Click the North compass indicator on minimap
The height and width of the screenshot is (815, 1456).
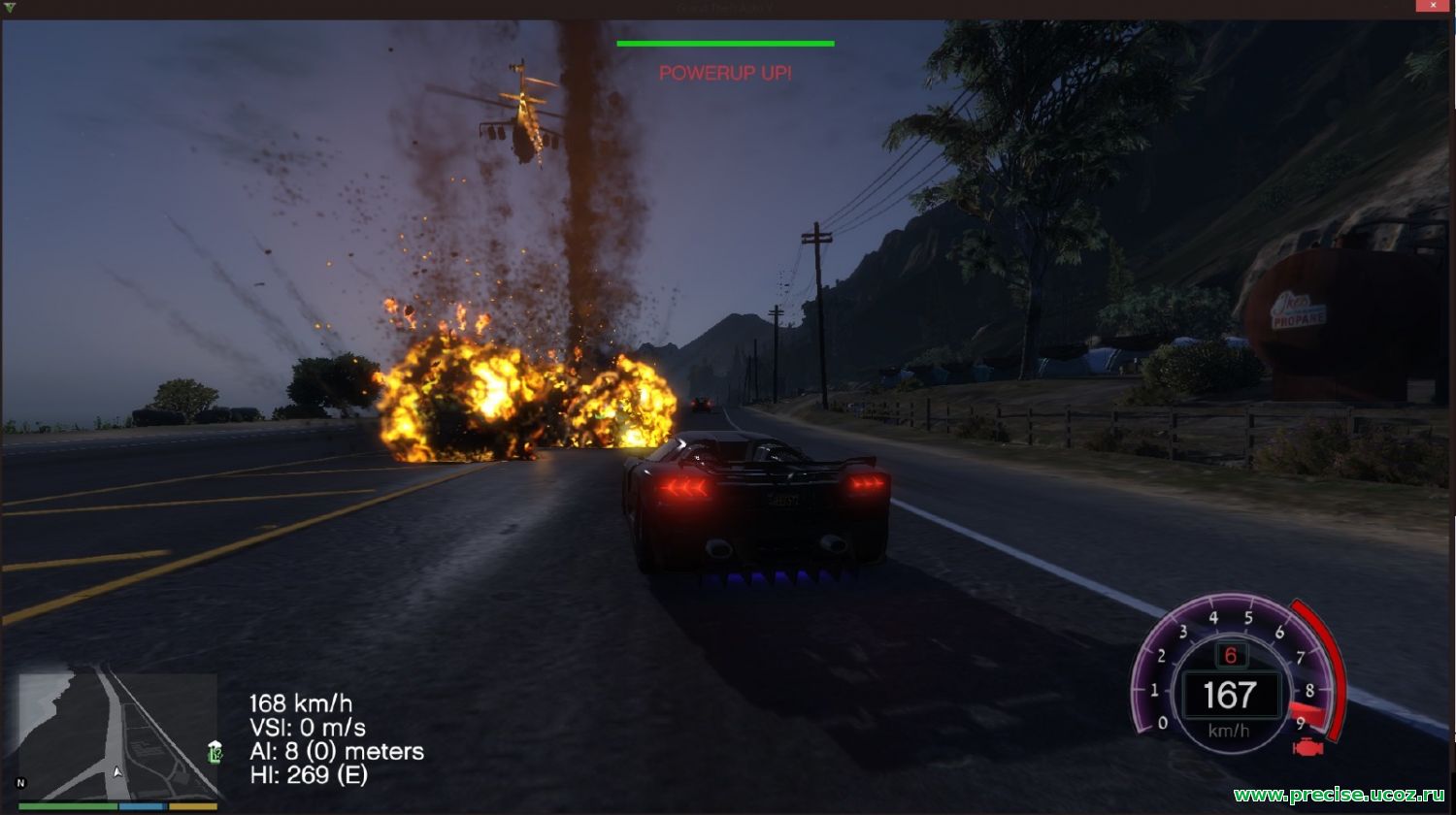coord(21,783)
